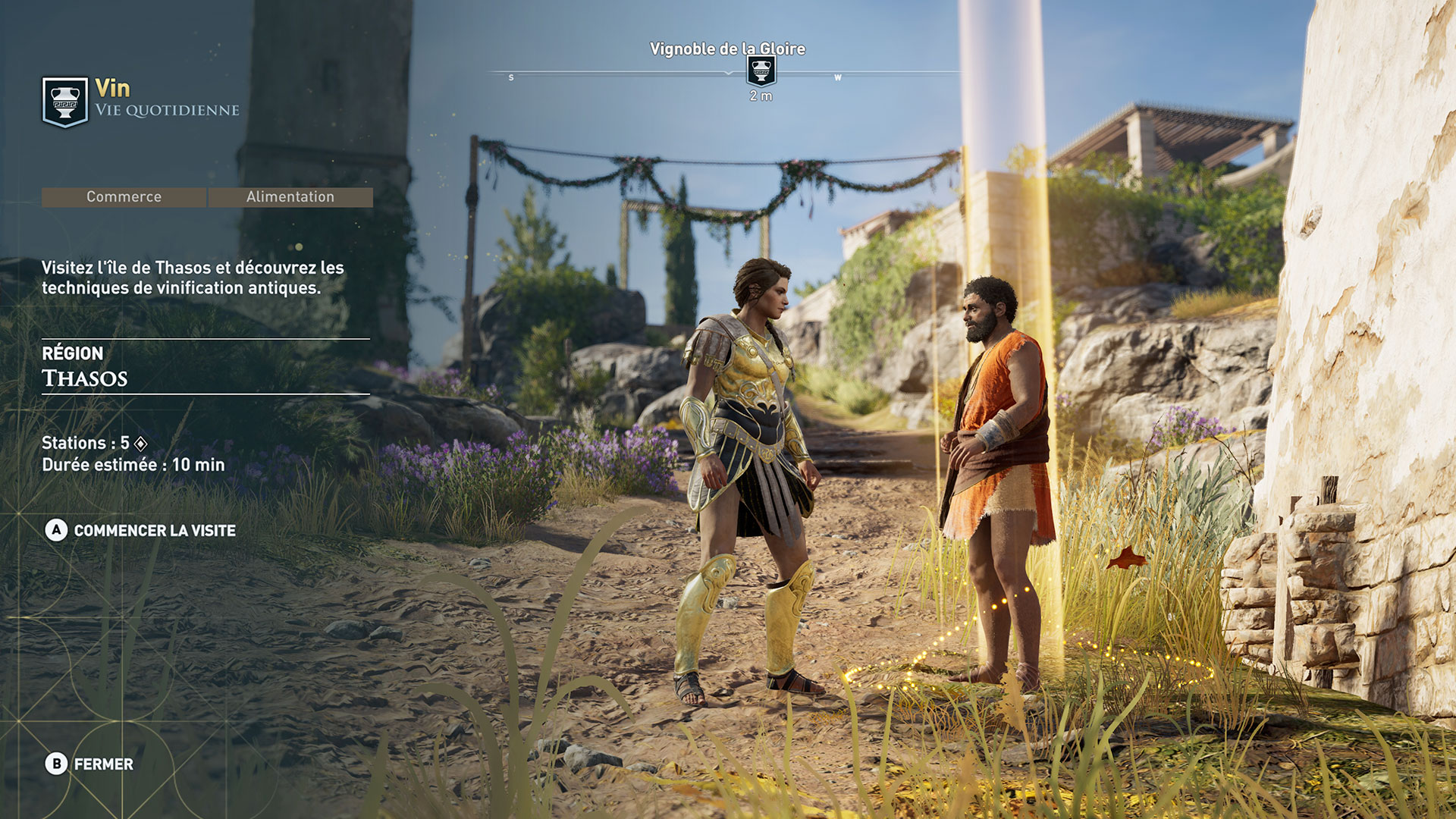Viewport: 1456px width, 819px height.
Task: Select the Alimentation category tag
Action: point(290,197)
